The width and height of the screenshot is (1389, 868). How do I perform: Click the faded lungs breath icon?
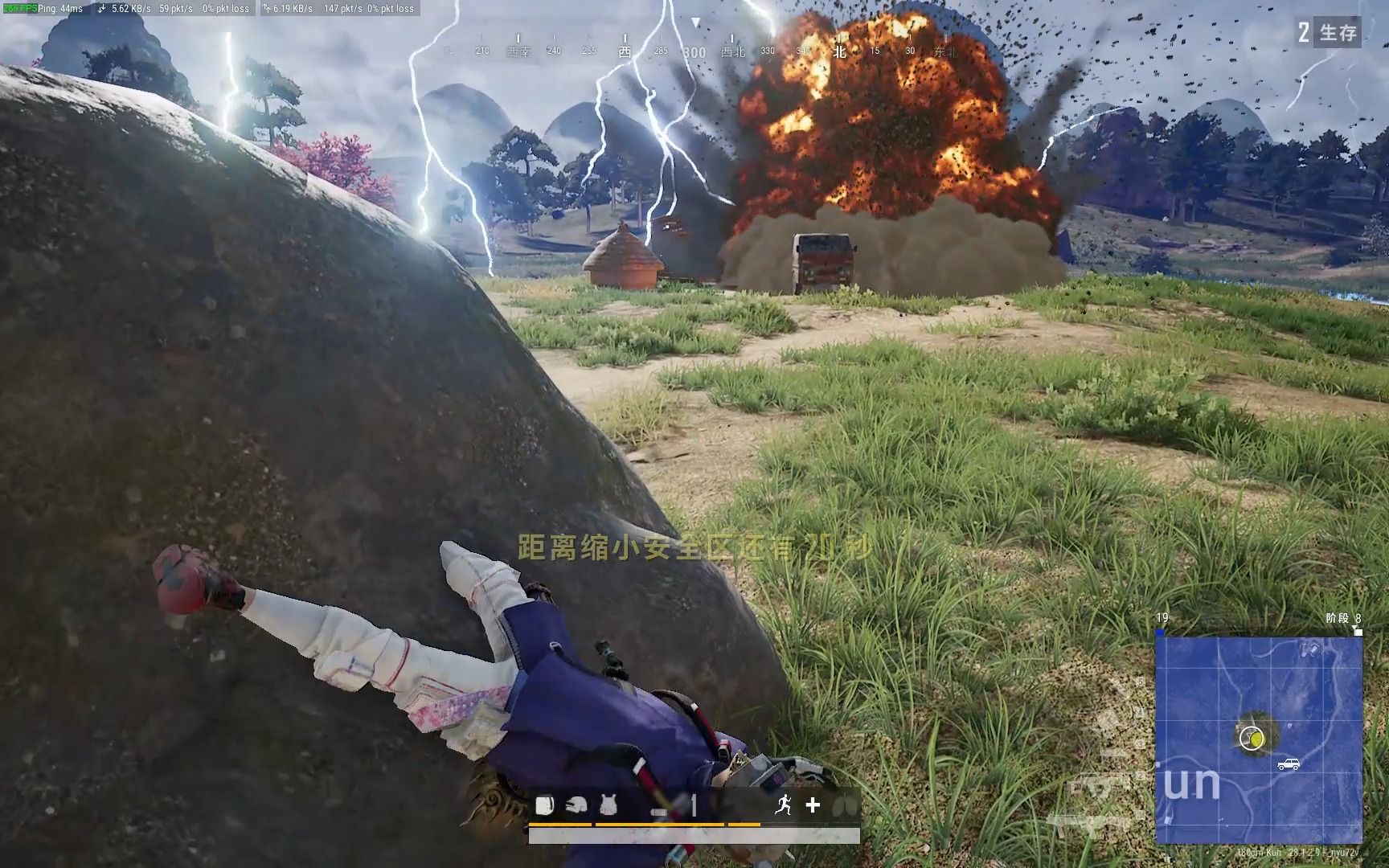tap(844, 805)
